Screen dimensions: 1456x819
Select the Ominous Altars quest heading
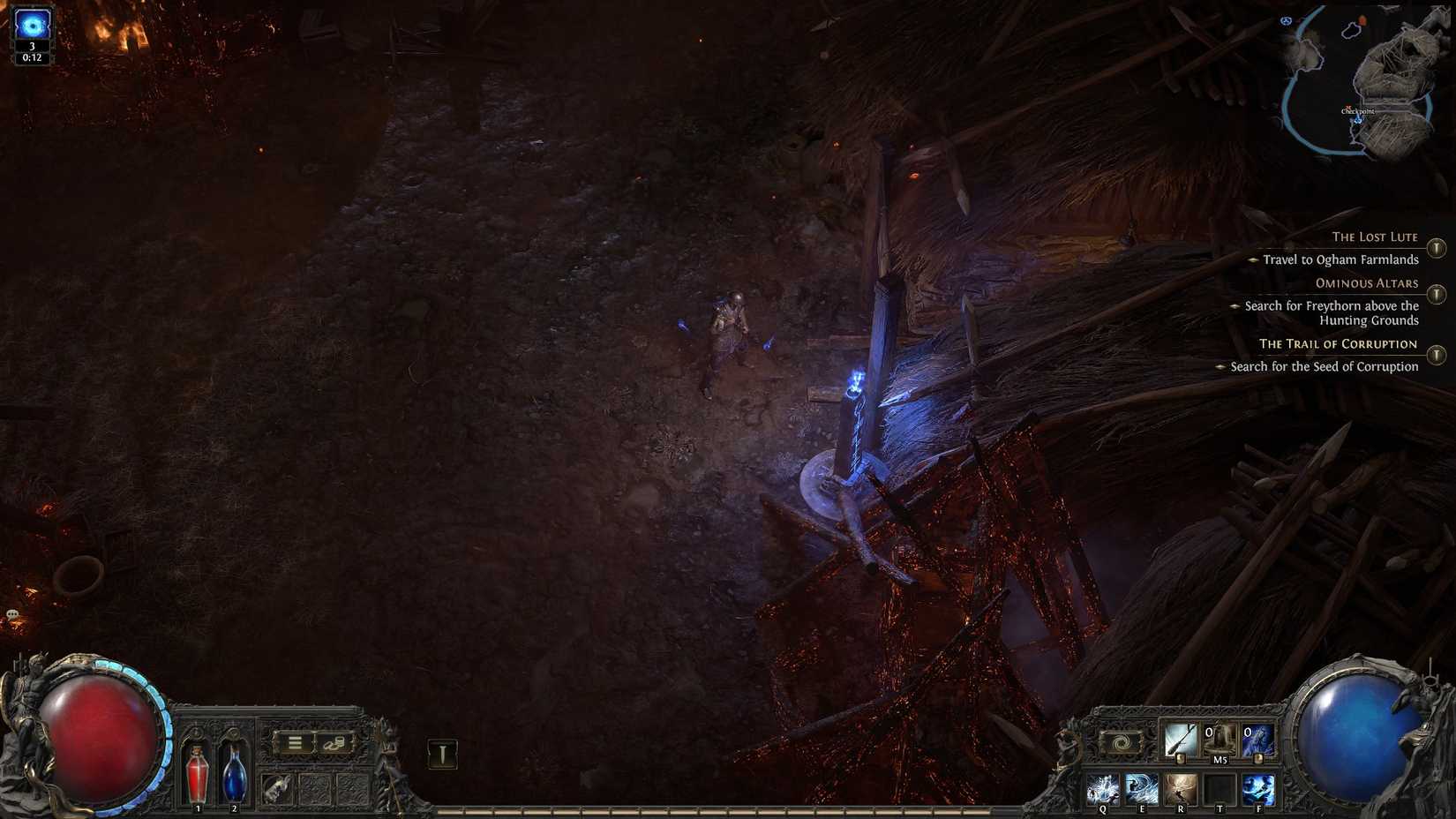[x=1366, y=283]
